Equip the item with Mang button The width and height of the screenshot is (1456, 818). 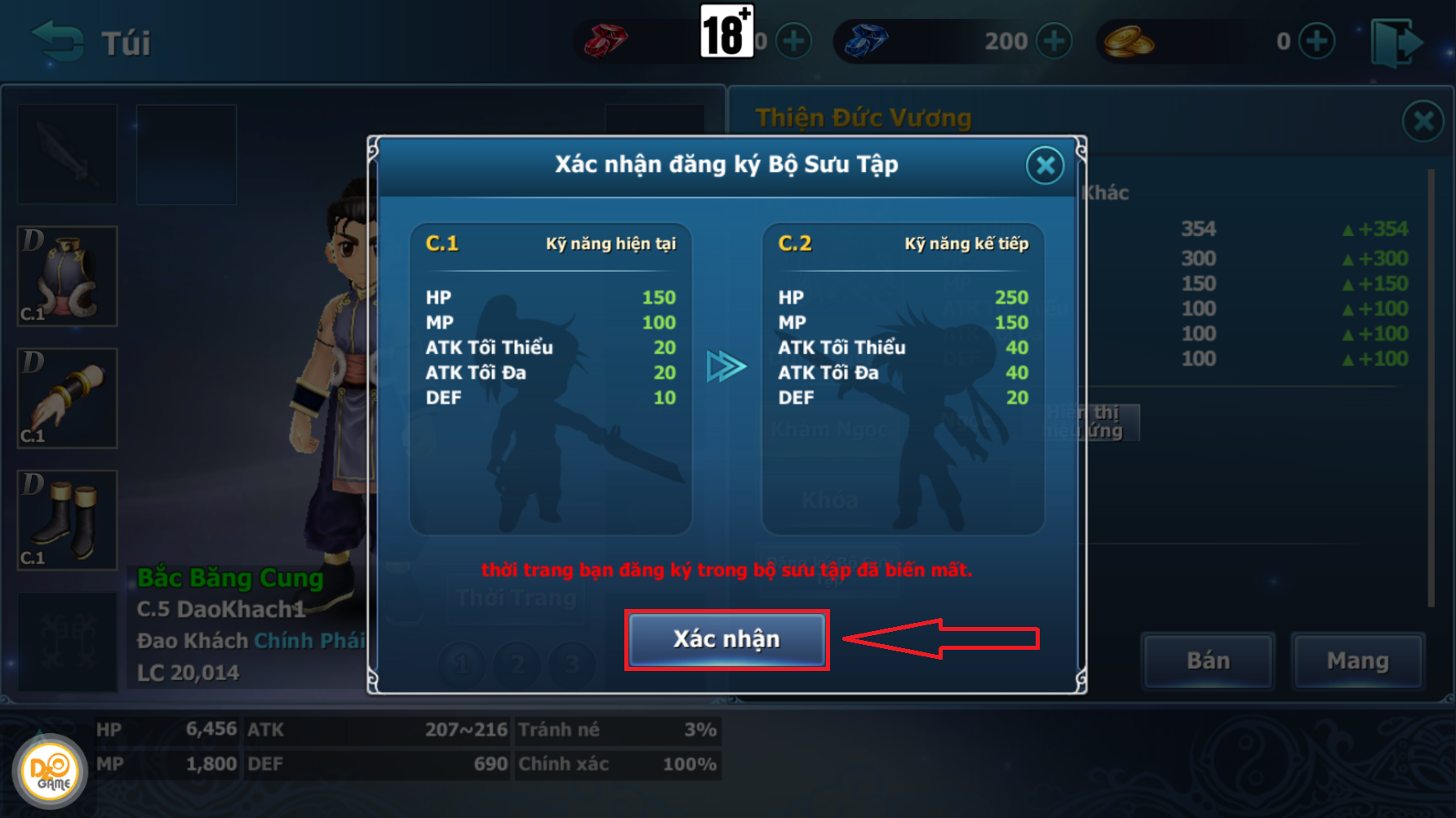[x=1357, y=660]
